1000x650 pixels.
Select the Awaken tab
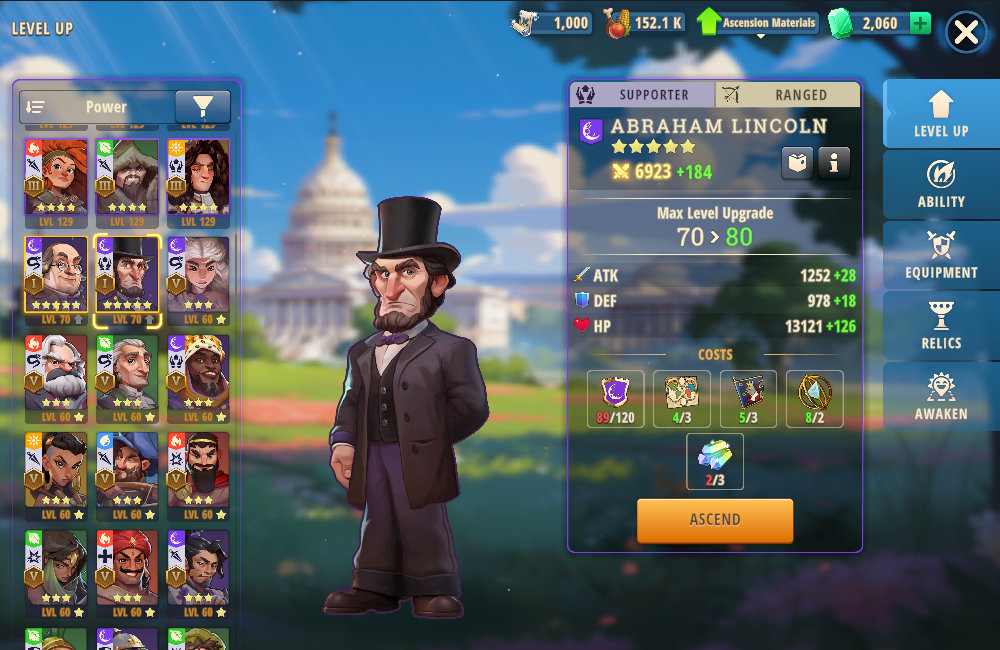pyautogui.click(x=941, y=396)
